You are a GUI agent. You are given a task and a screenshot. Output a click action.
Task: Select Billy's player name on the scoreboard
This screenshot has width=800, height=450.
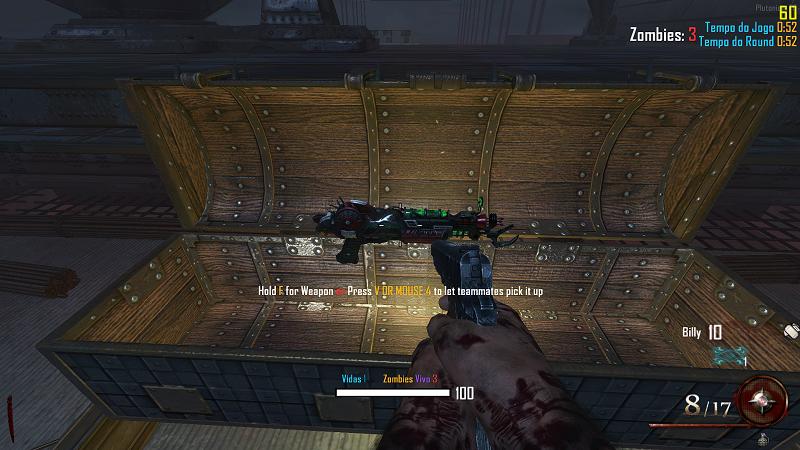691,333
